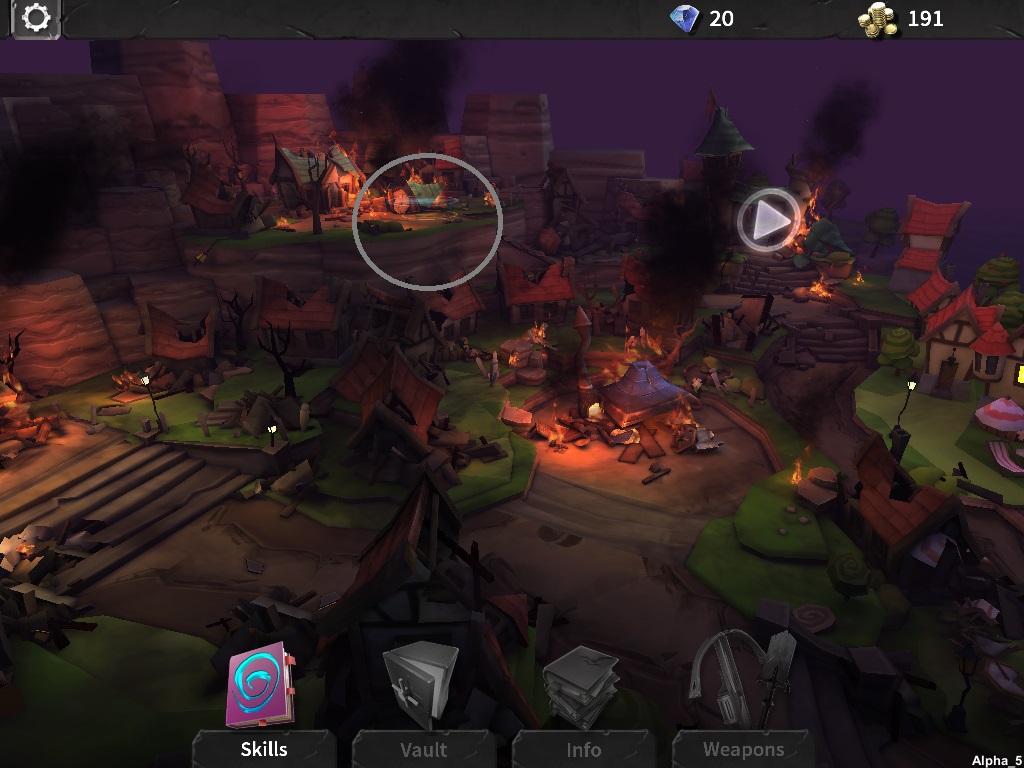1024x768 pixels.
Task: Select the circled level marker on the cliff
Action: [427, 221]
